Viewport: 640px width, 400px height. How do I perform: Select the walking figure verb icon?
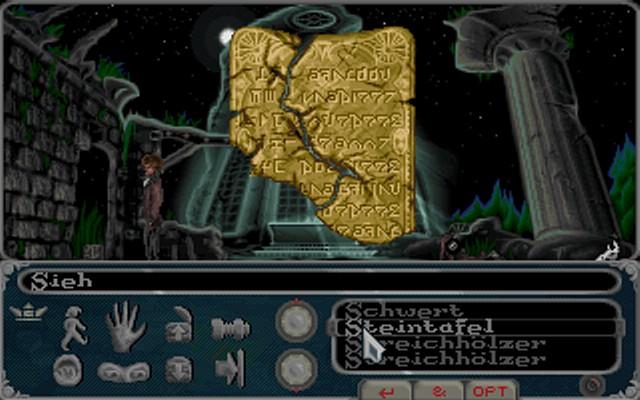(75, 327)
